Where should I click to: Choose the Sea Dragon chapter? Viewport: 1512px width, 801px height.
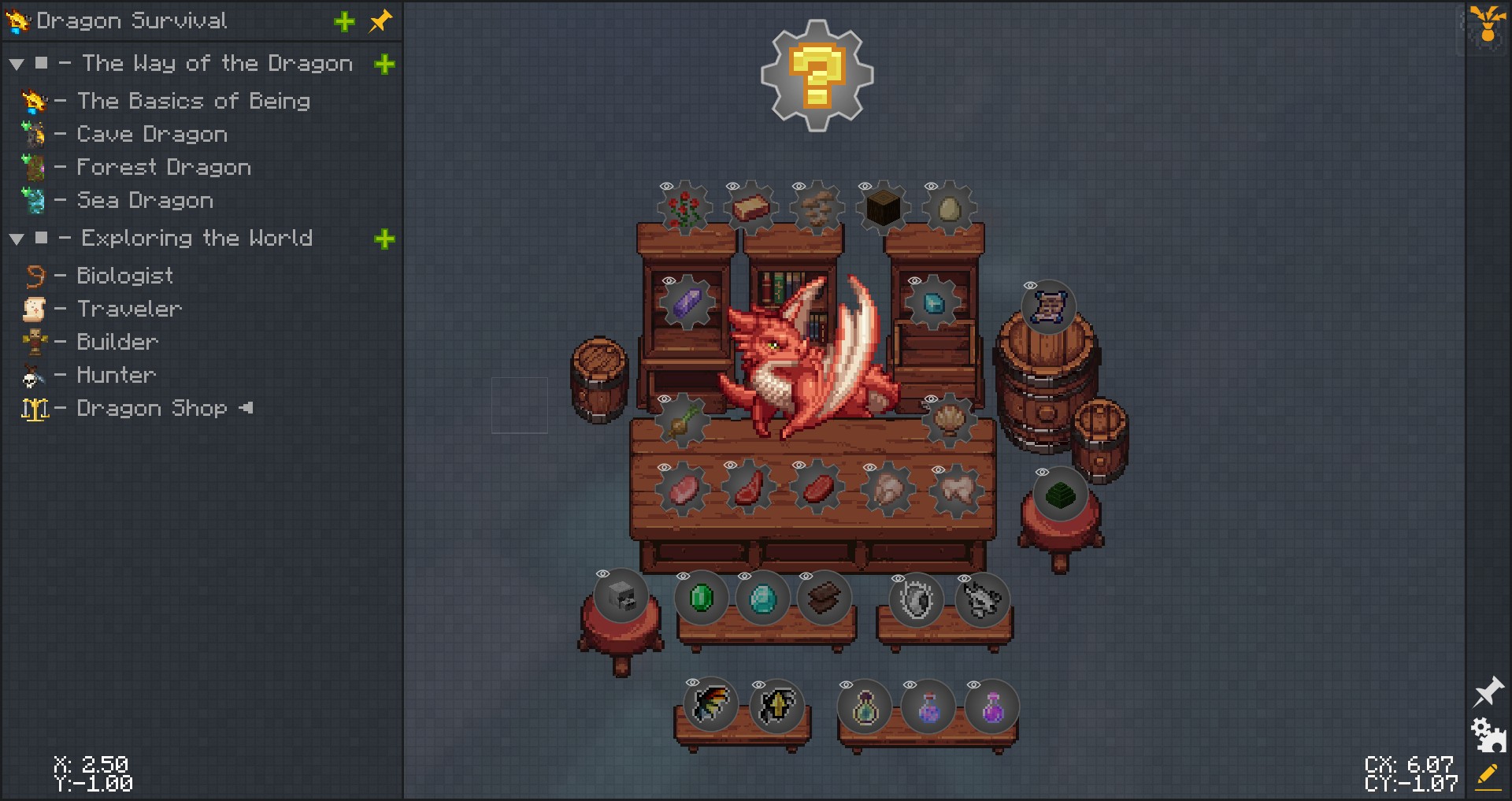[x=144, y=201]
